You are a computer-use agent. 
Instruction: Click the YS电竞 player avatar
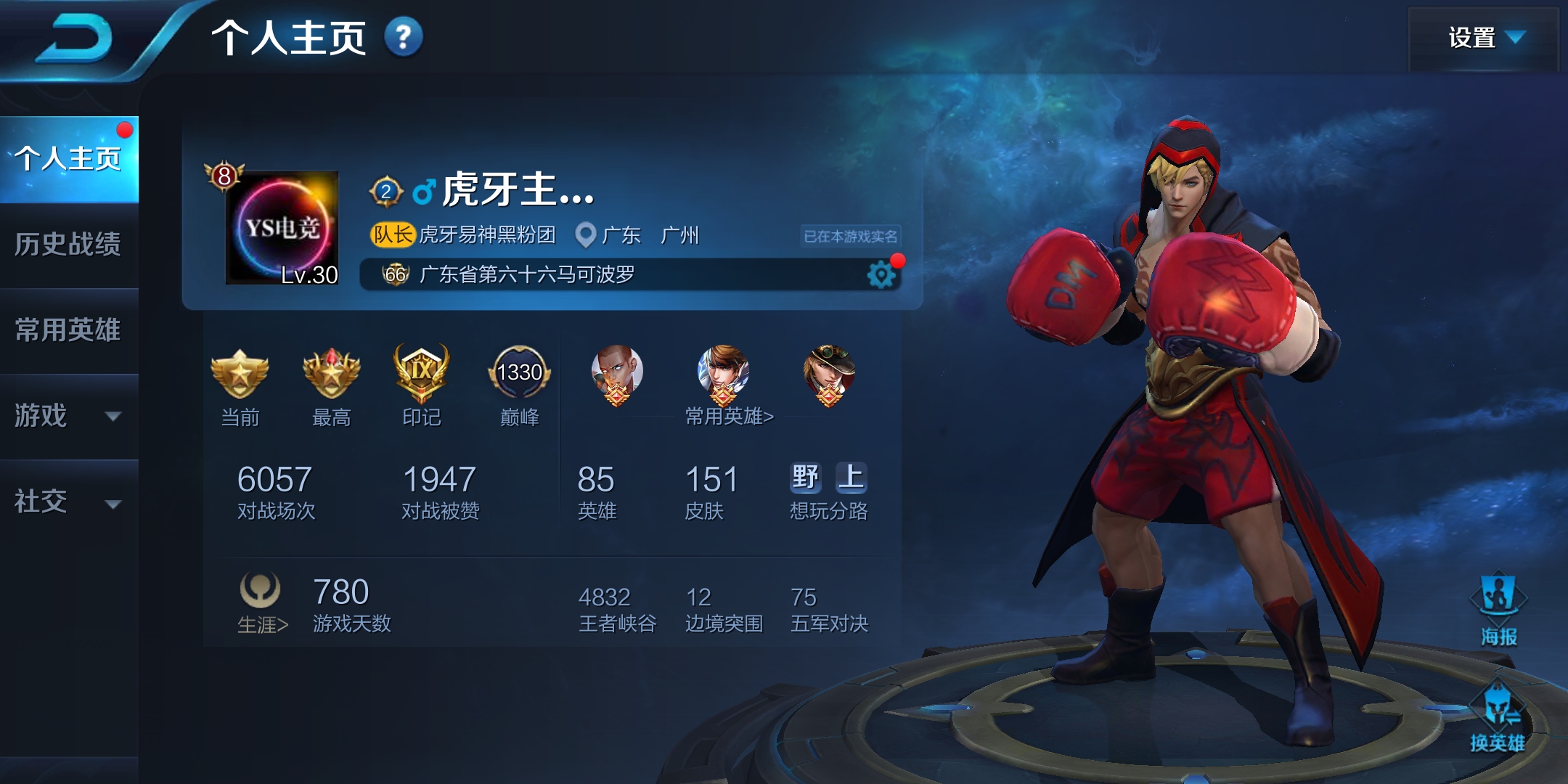coord(282,228)
